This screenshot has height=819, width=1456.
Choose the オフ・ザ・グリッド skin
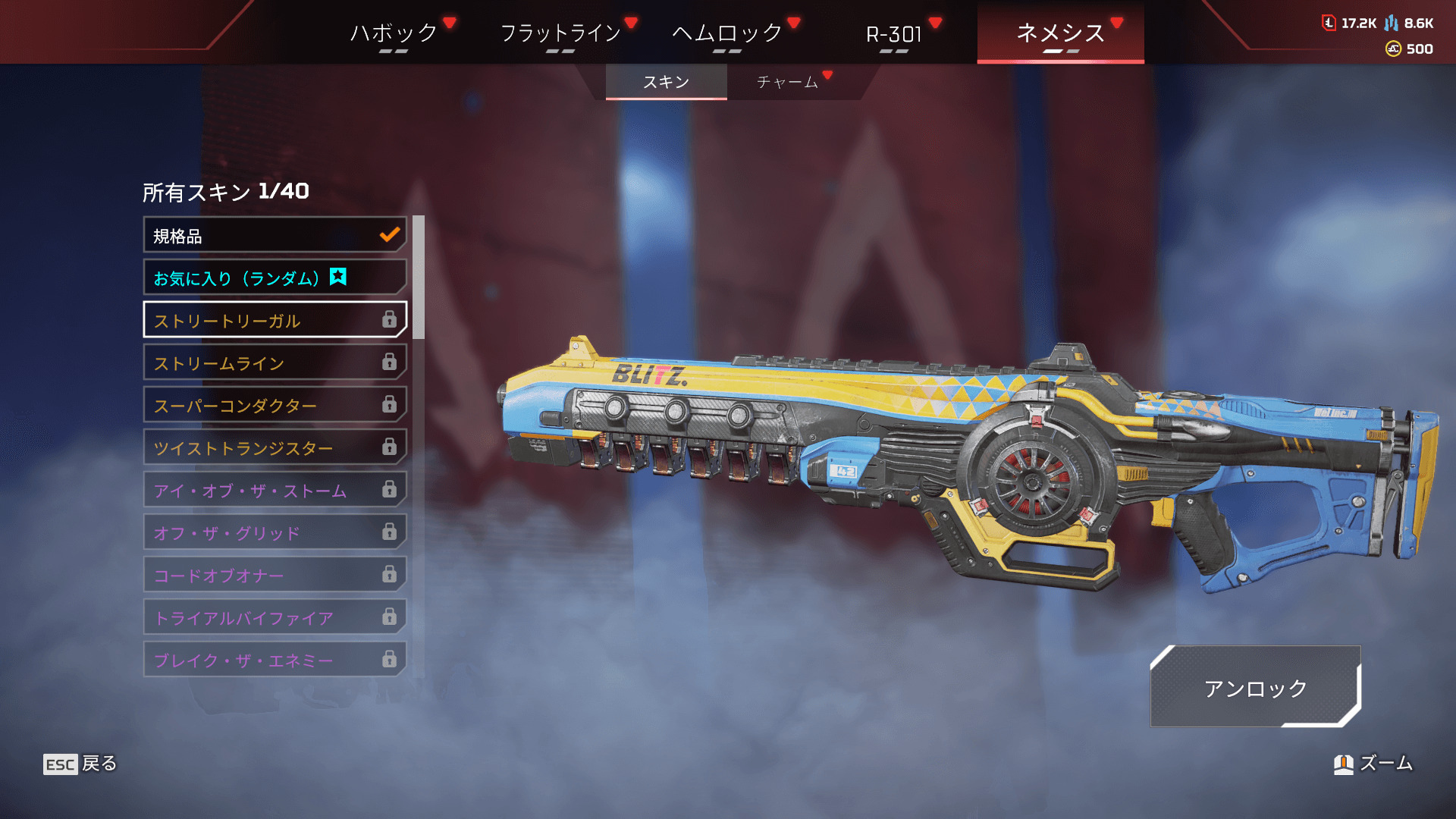tap(275, 533)
